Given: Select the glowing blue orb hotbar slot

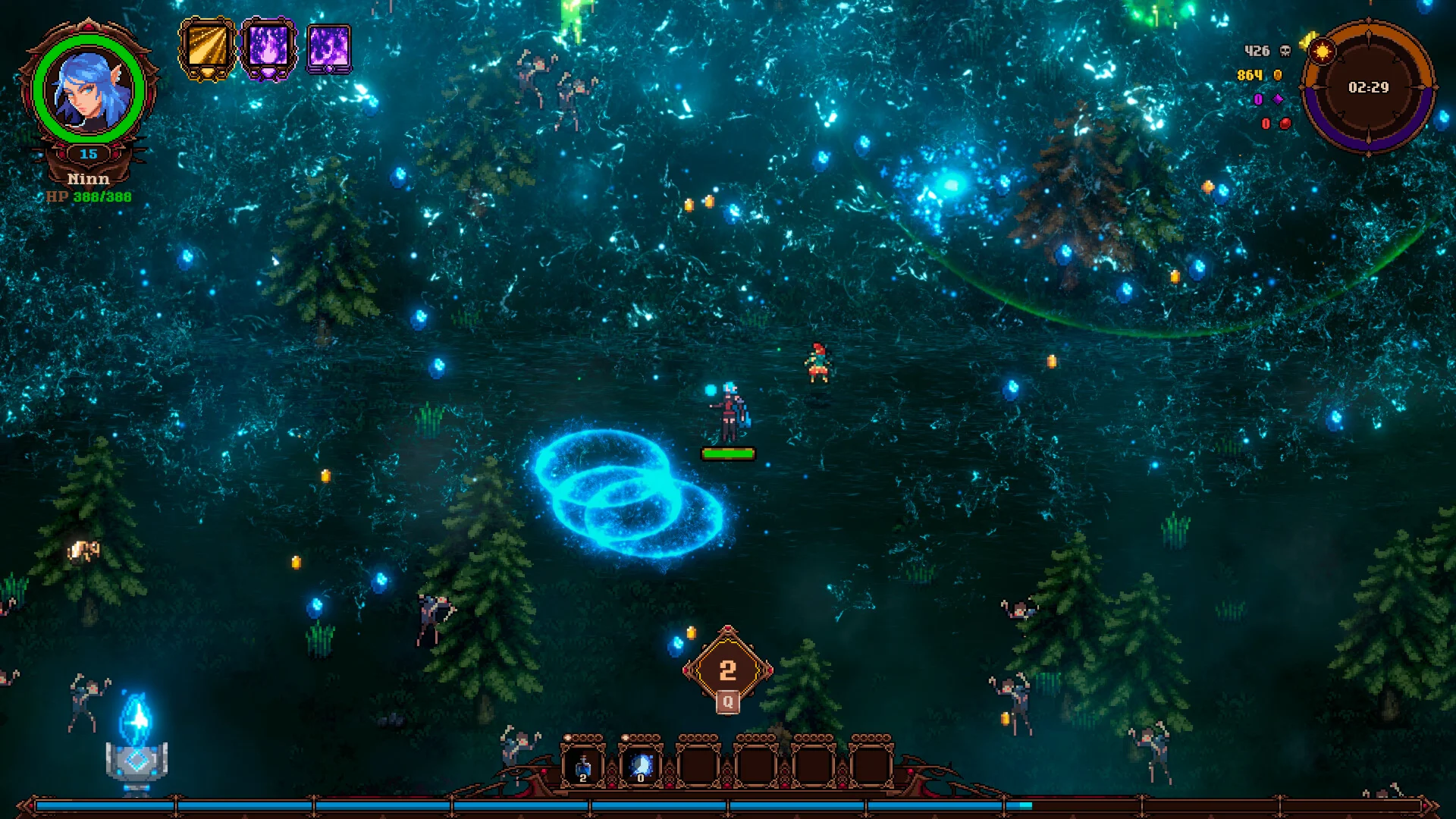Looking at the screenshot, I should 641,764.
